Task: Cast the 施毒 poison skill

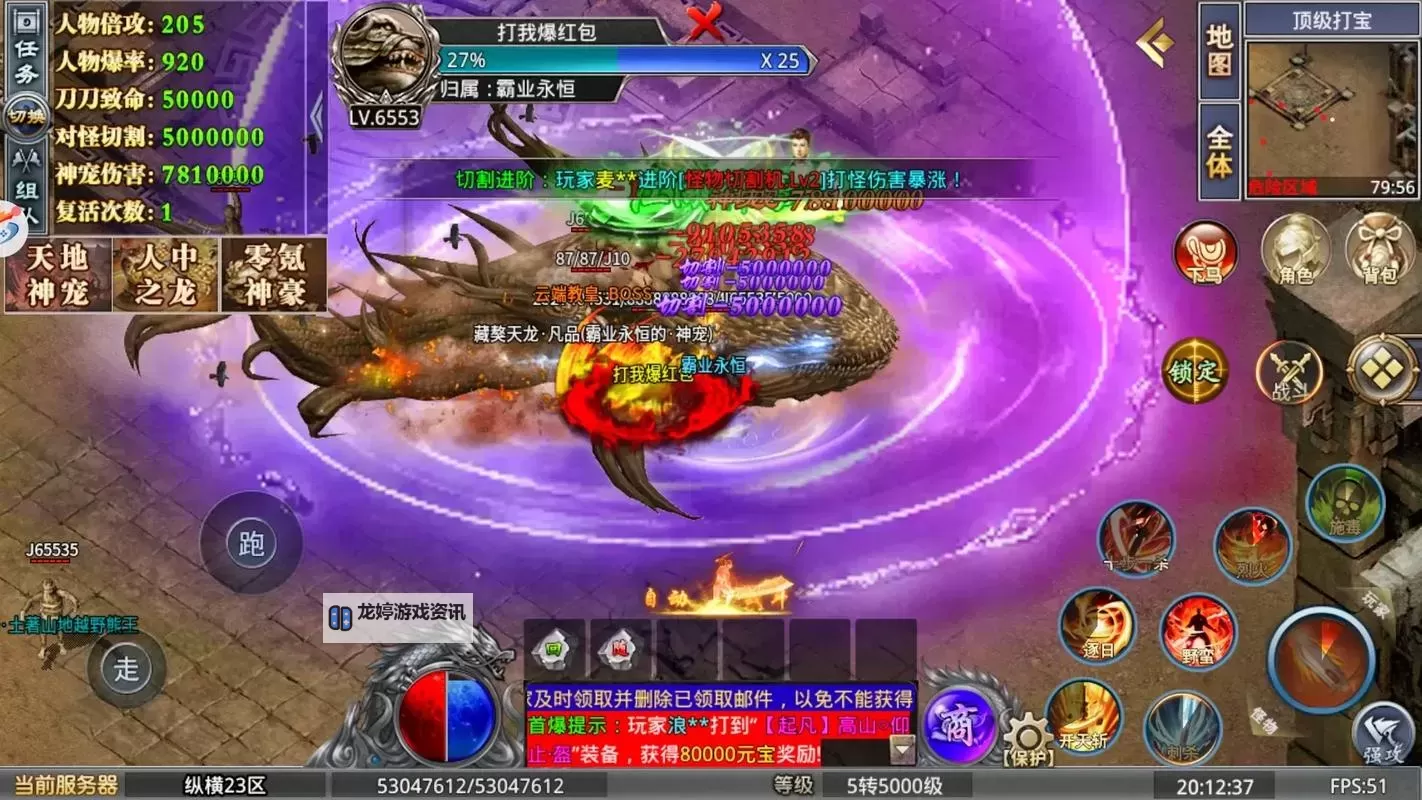Action: pyautogui.click(x=1345, y=504)
